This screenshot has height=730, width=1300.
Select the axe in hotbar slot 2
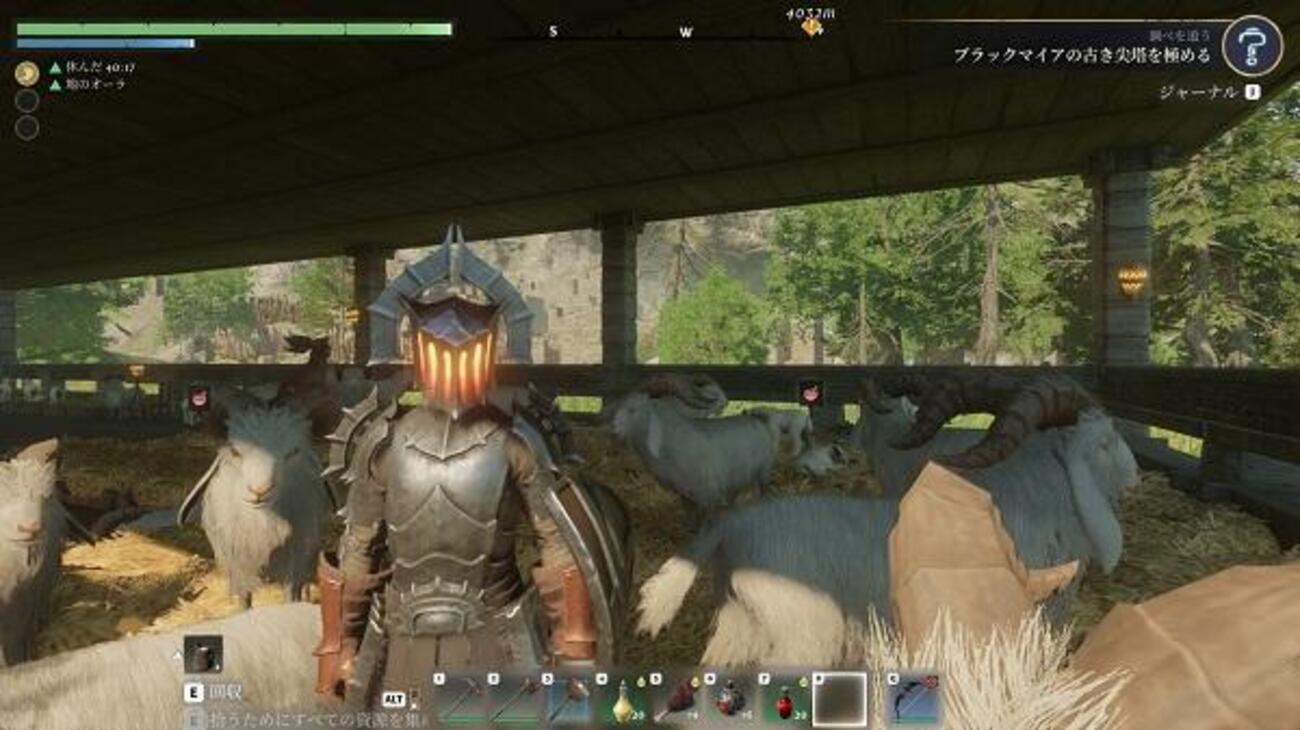[513, 699]
